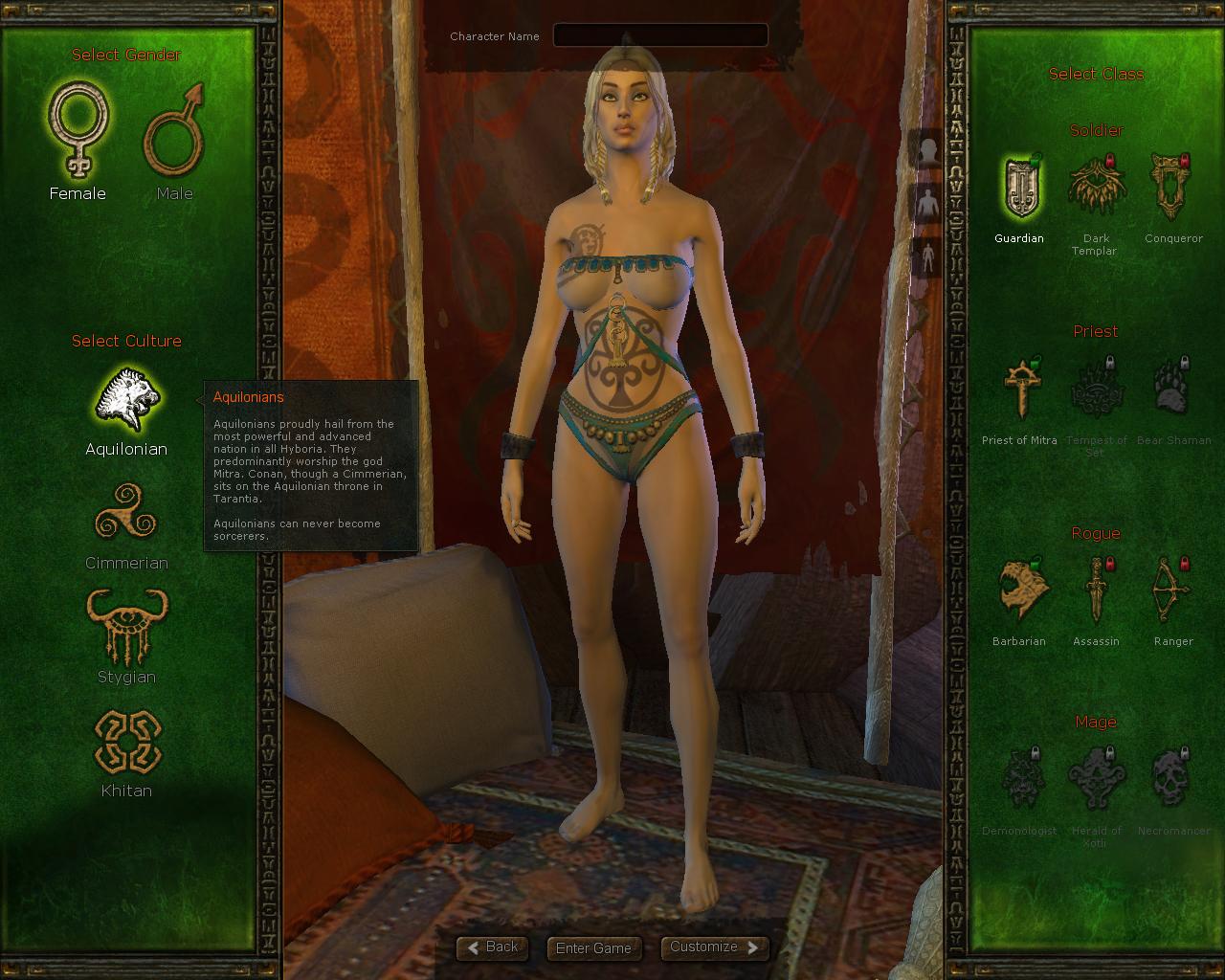
Task: Select the Female gender symbol
Action: [78, 131]
